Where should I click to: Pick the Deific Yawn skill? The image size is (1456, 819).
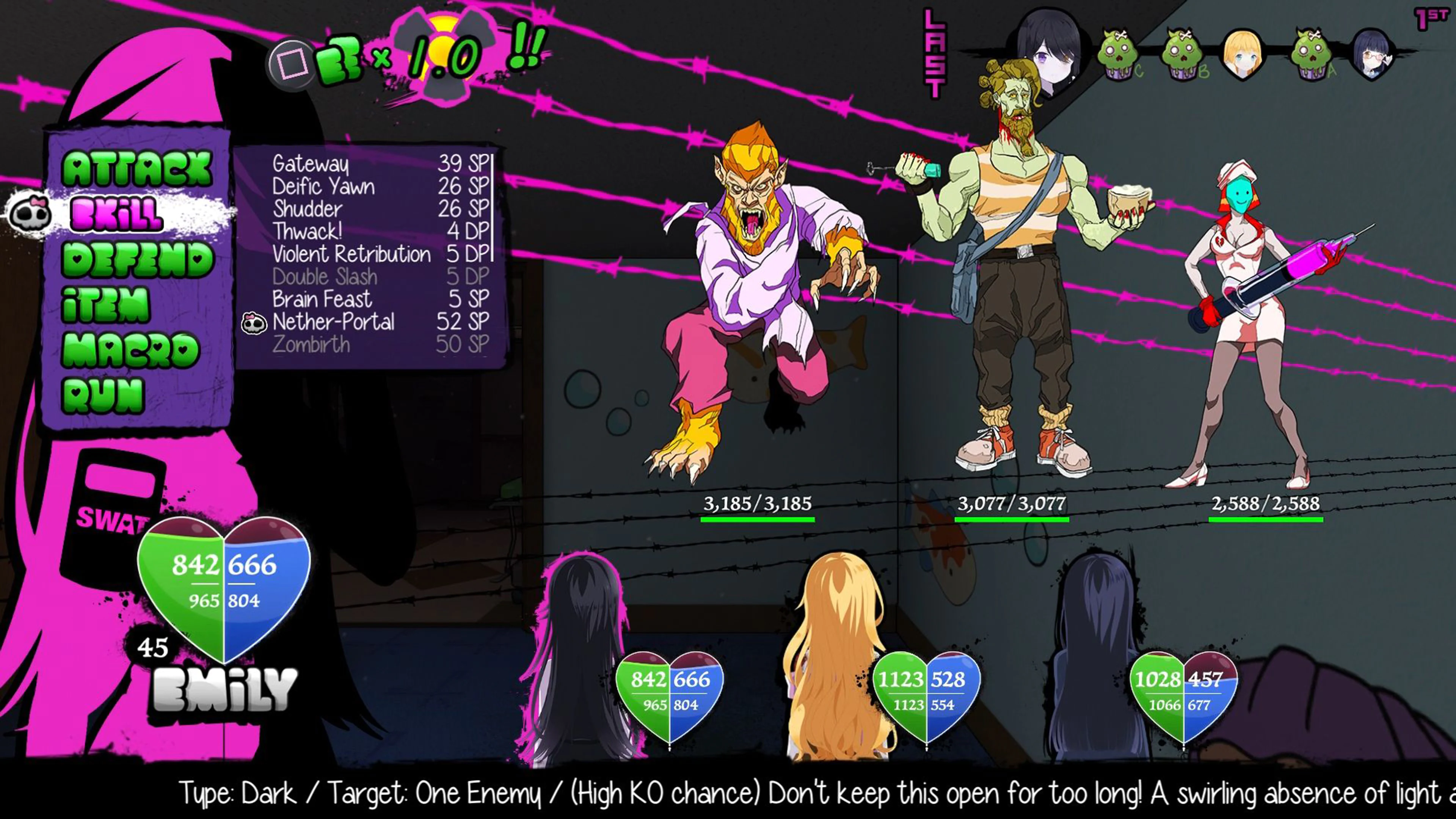point(323,187)
